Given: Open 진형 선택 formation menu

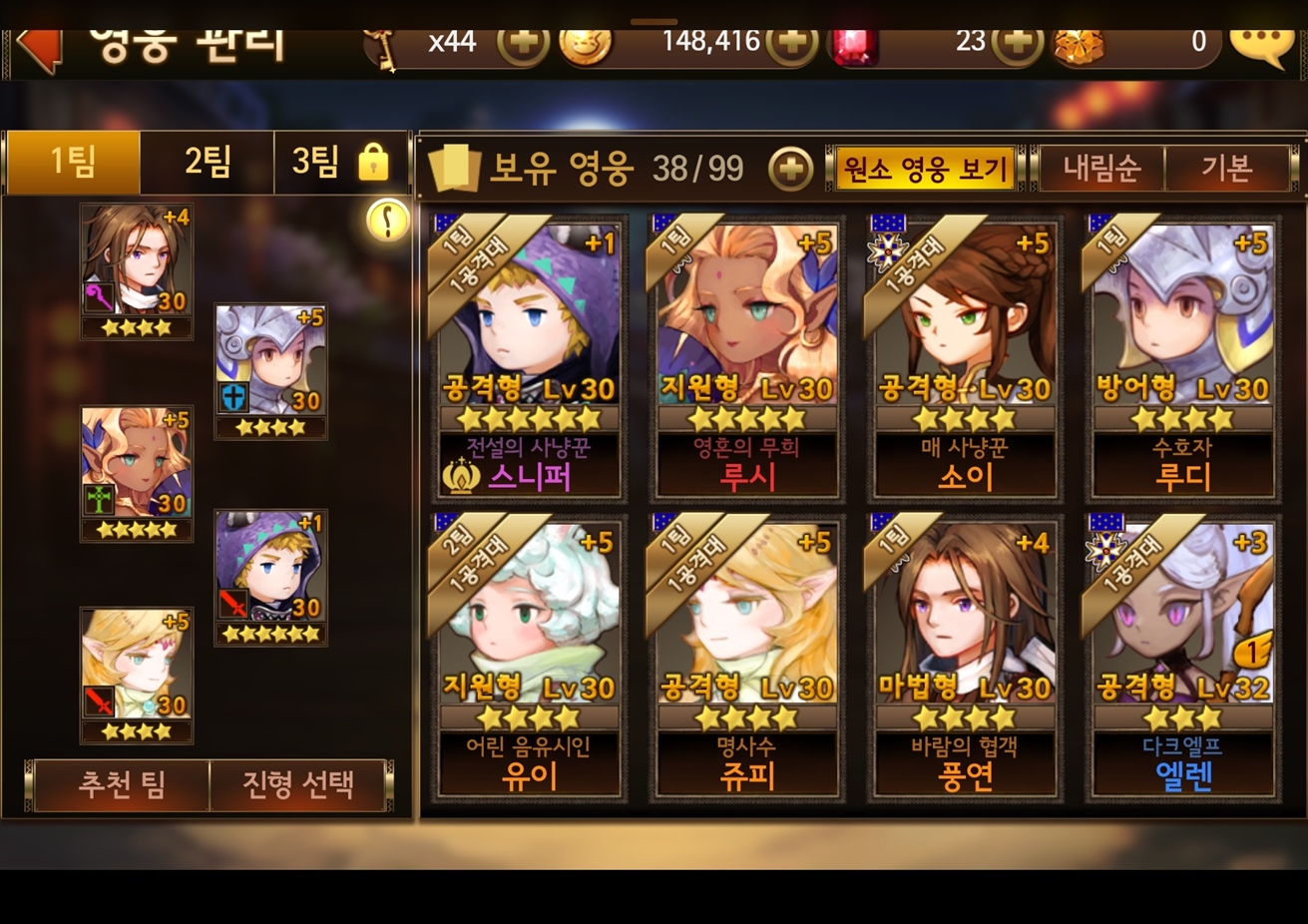Looking at the screenshot, I should pyautogui.click(x=298, y=784).
